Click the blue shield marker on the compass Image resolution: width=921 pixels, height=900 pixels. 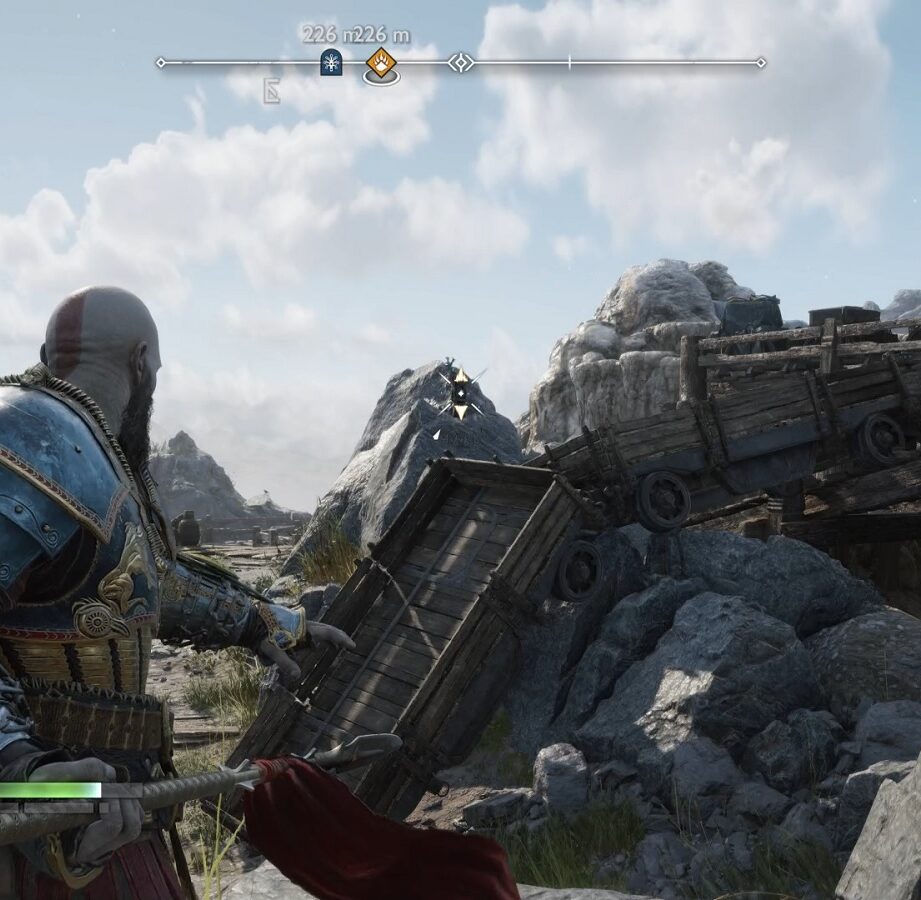(331, 63)
